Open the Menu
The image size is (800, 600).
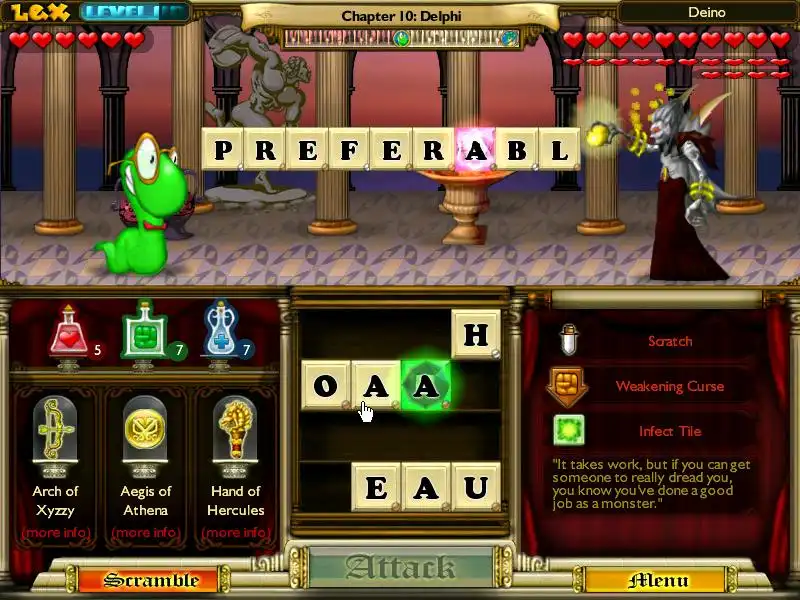(658, 580)
